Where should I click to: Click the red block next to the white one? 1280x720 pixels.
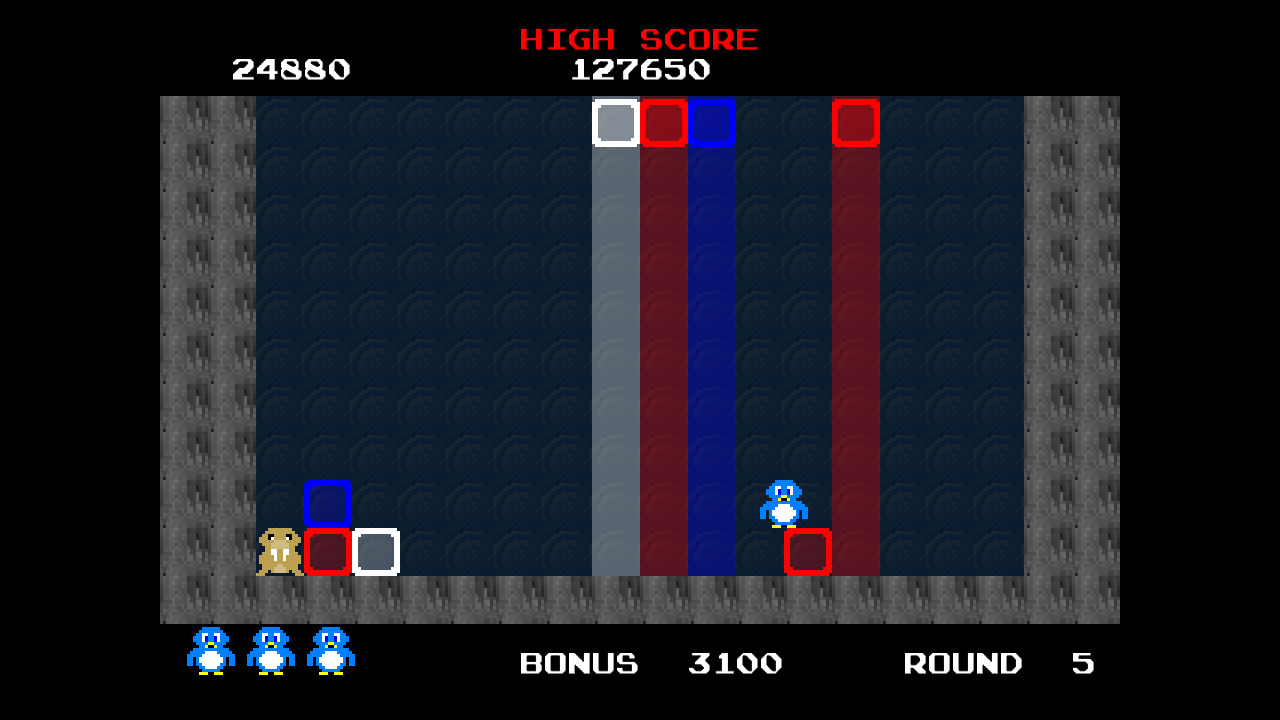(664, 123)
